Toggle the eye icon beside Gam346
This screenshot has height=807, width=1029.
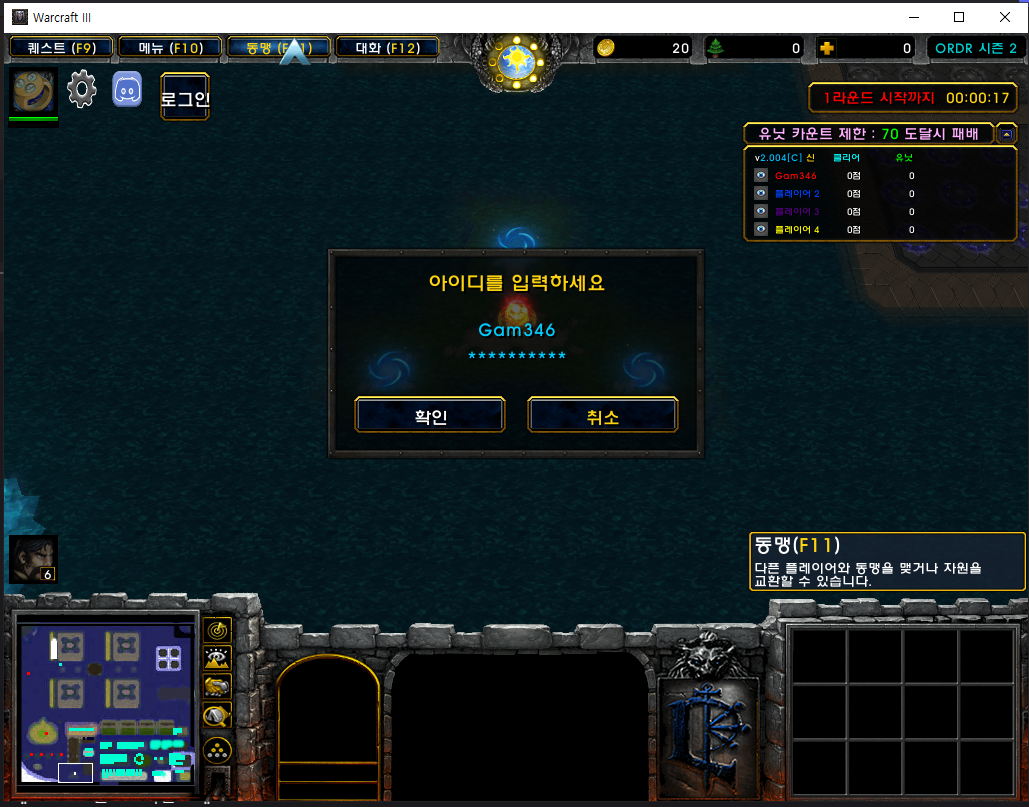point(761,176)
